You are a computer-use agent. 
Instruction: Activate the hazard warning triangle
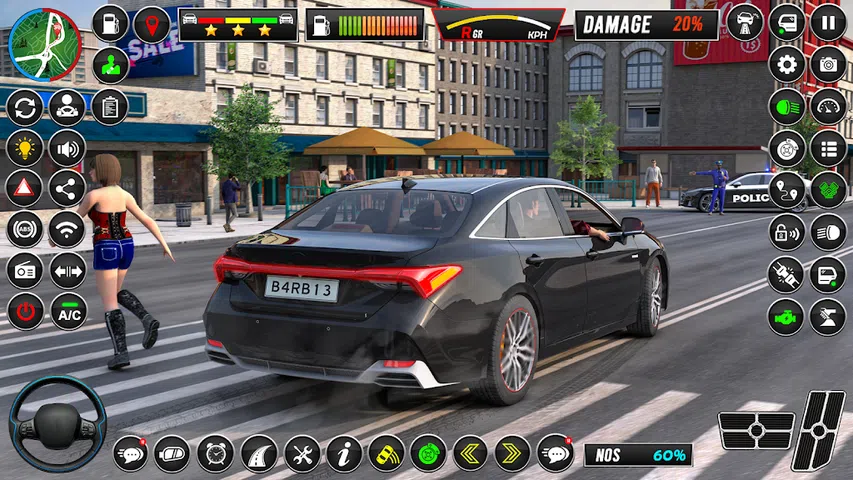pyautogui.click(x=25, y=188)
